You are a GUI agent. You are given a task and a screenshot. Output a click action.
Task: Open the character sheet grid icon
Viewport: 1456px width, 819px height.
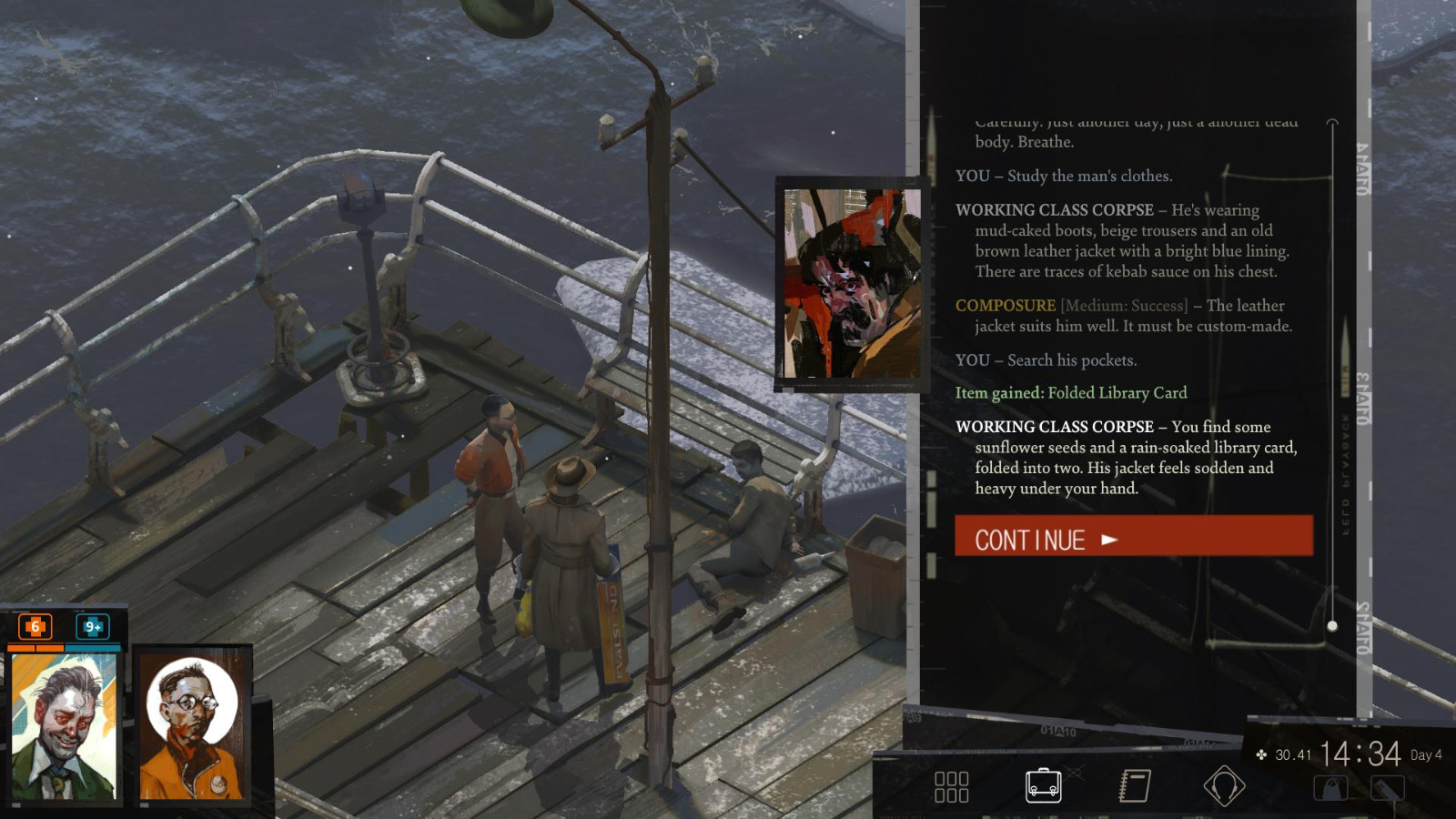(x=952, y=784)
